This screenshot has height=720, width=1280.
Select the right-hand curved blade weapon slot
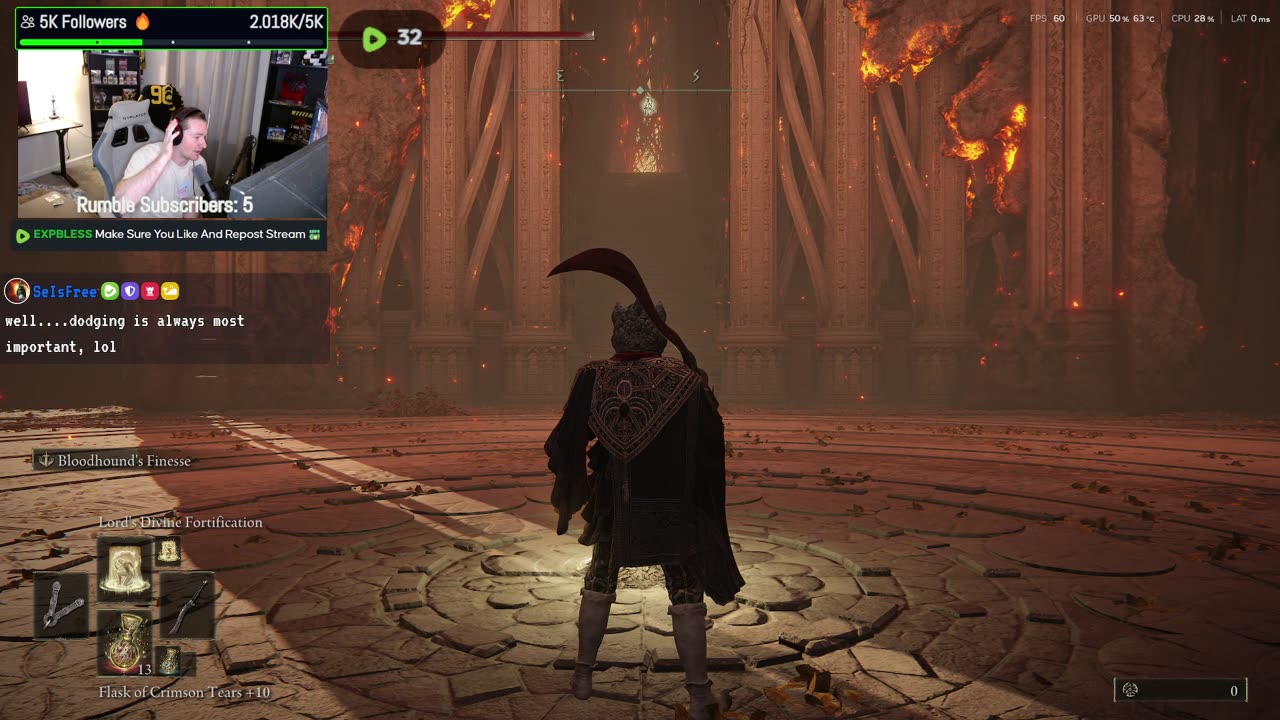[188, 604]
